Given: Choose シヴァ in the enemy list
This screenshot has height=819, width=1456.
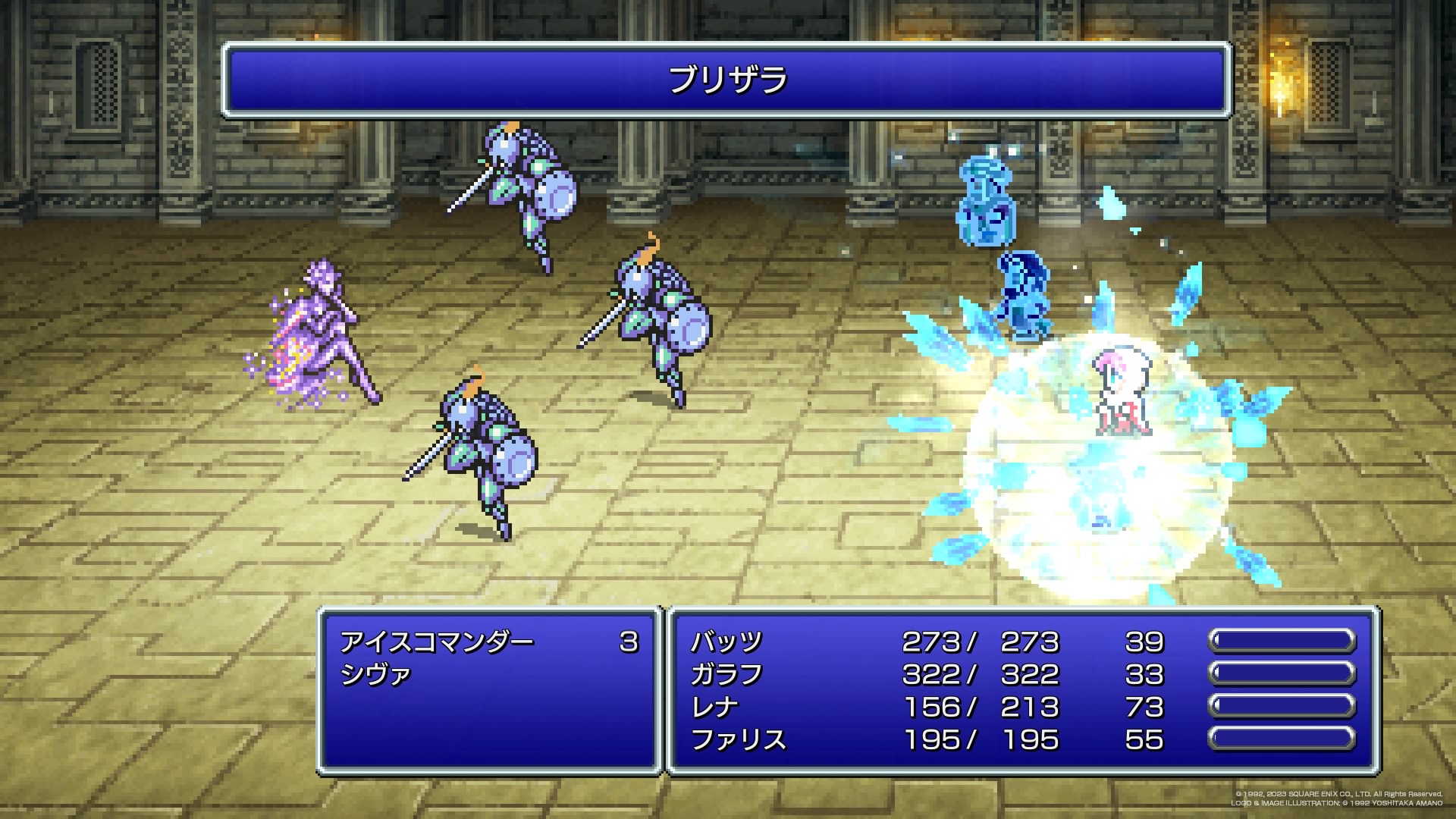Looking at the screenshot, I should click(376, 675).
